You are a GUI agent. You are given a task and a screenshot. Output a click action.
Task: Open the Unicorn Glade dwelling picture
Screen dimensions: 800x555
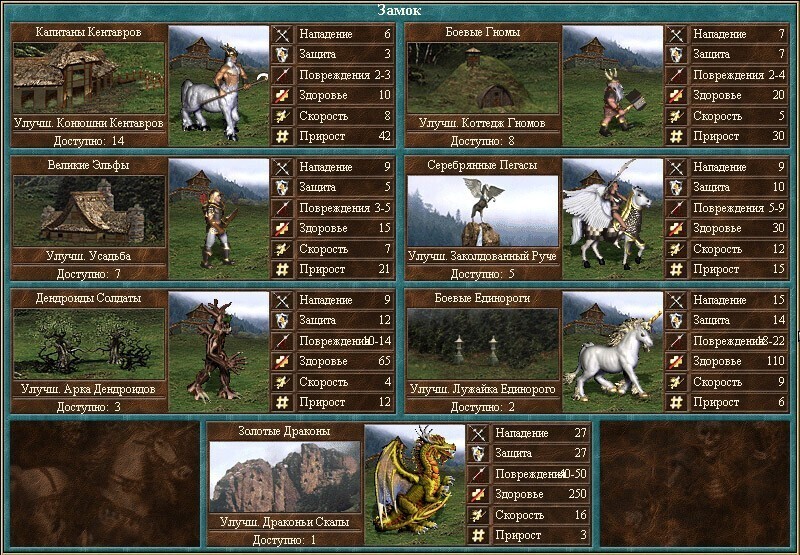click(x=482, y=343)
